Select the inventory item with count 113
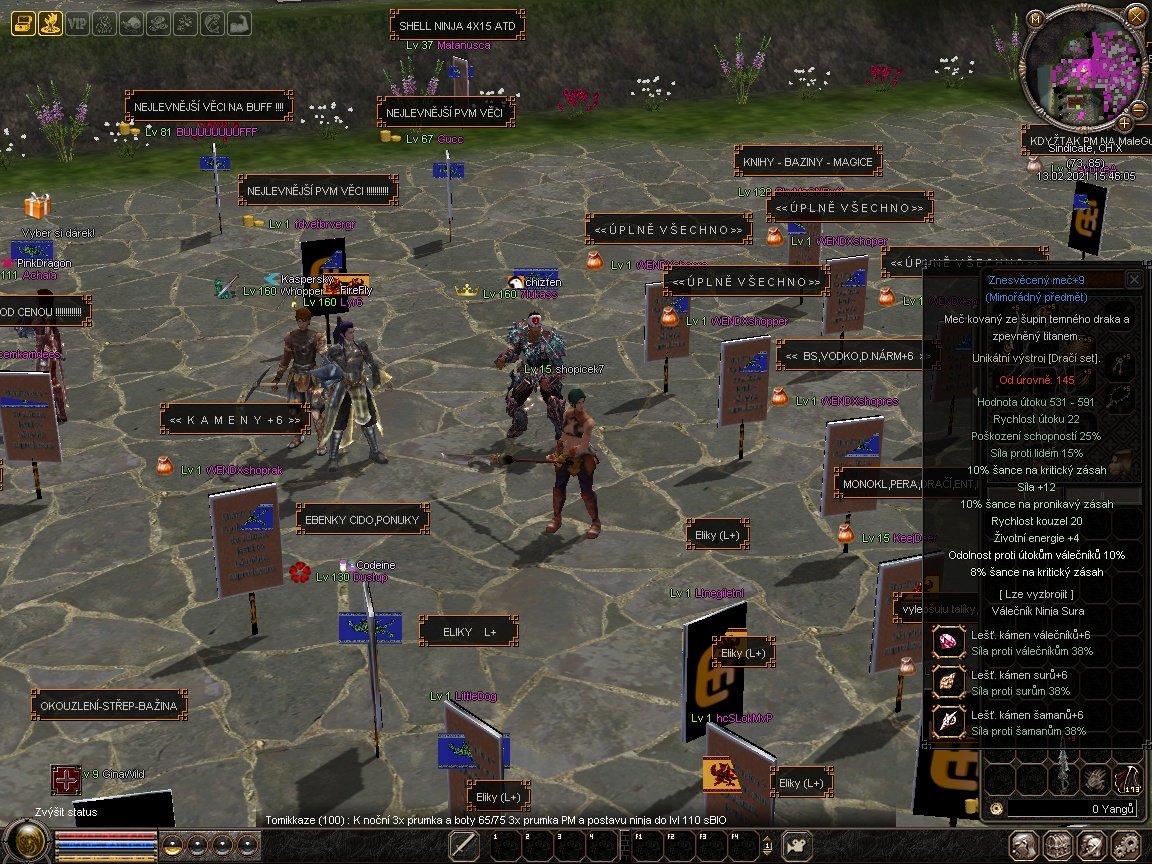Image resolution: width=1152 pixels, height=864 pixels. pos(1127,780)
